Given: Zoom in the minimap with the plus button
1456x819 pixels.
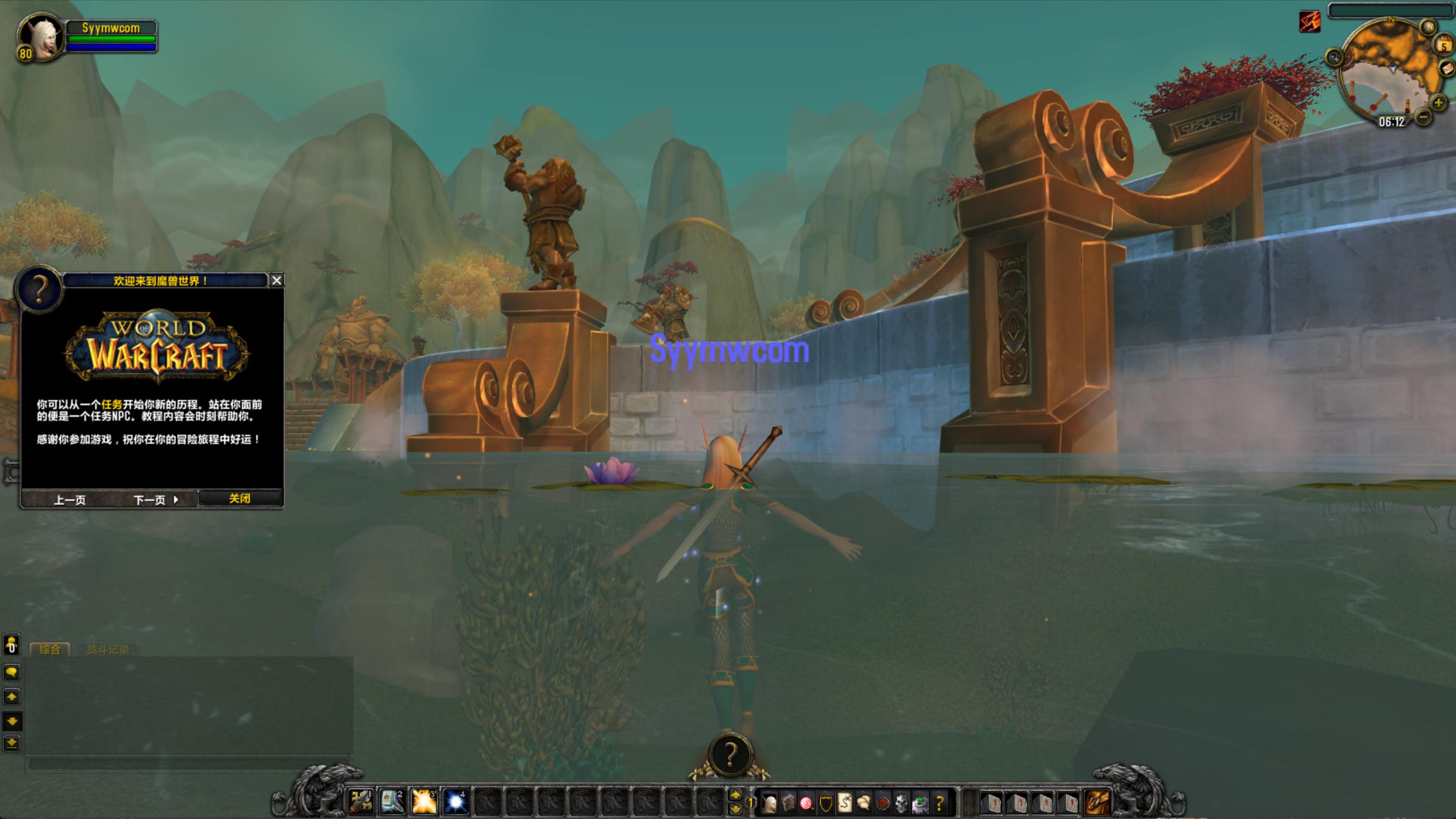Looking at the screenshot, I should [x=1439, y=103].
